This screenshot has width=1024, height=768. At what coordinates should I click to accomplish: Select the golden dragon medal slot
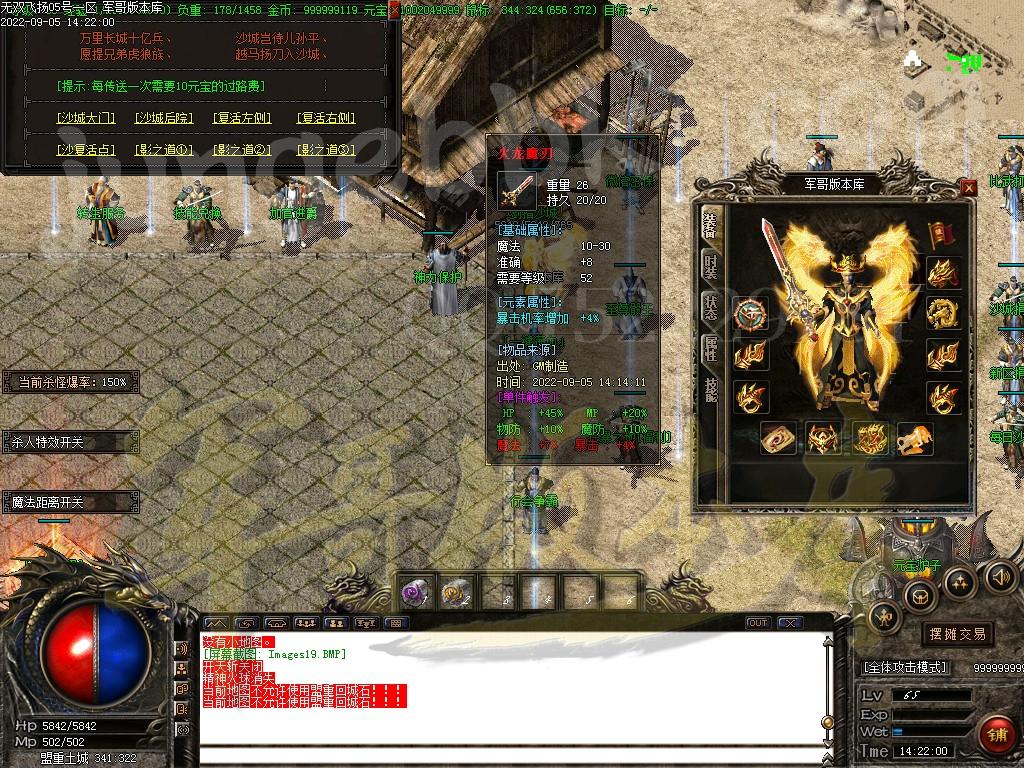[942, 314]
